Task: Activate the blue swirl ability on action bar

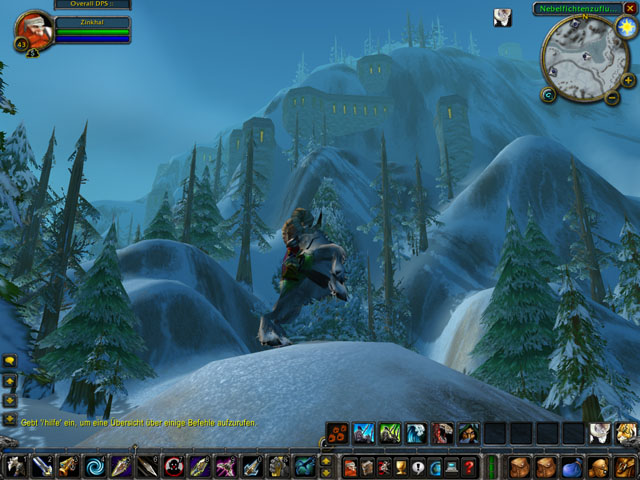Action: point(93,466)
